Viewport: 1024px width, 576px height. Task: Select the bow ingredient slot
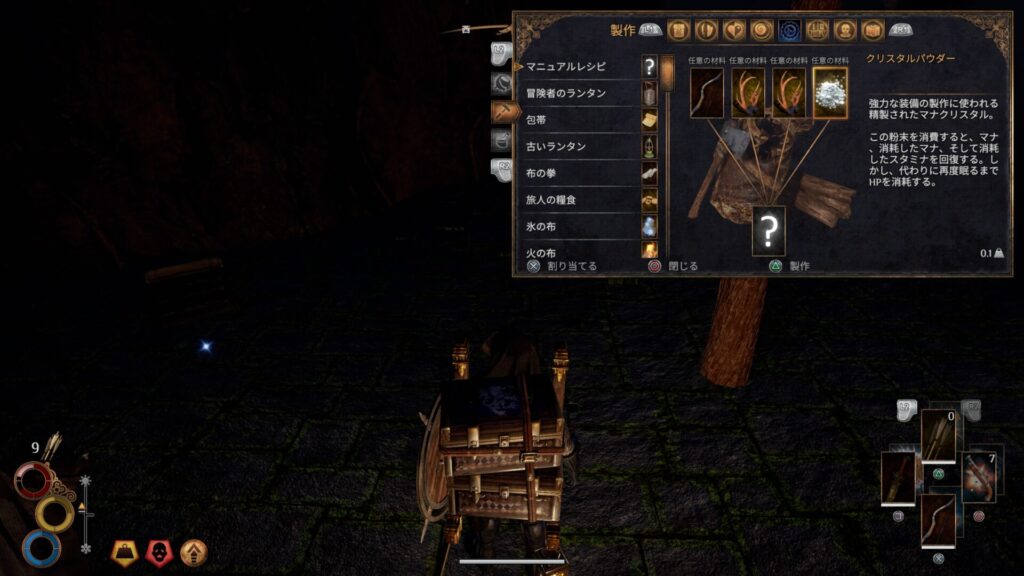[x=707, y=93]
